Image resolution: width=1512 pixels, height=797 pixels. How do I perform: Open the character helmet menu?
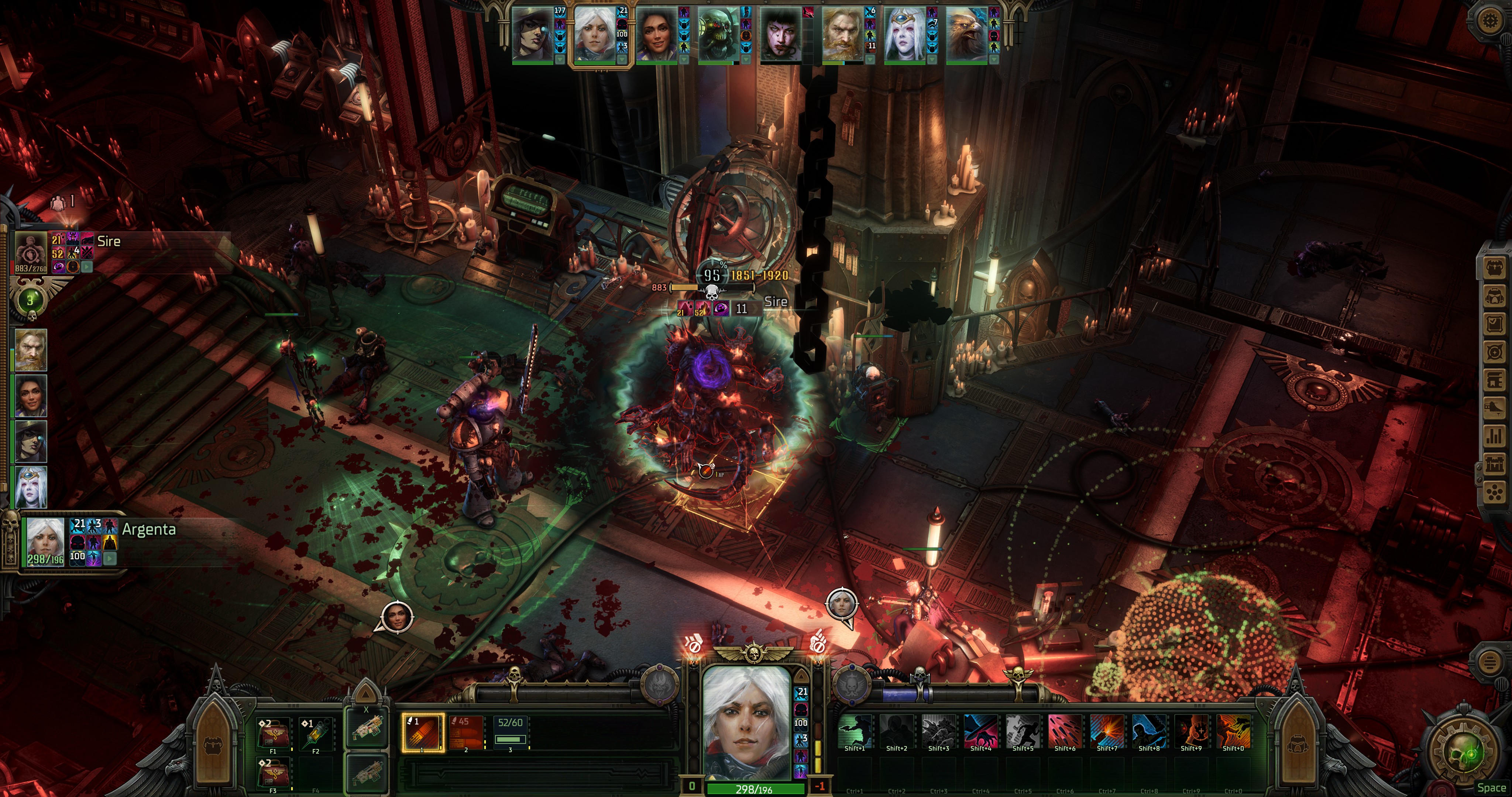[x=1495, y=296]
